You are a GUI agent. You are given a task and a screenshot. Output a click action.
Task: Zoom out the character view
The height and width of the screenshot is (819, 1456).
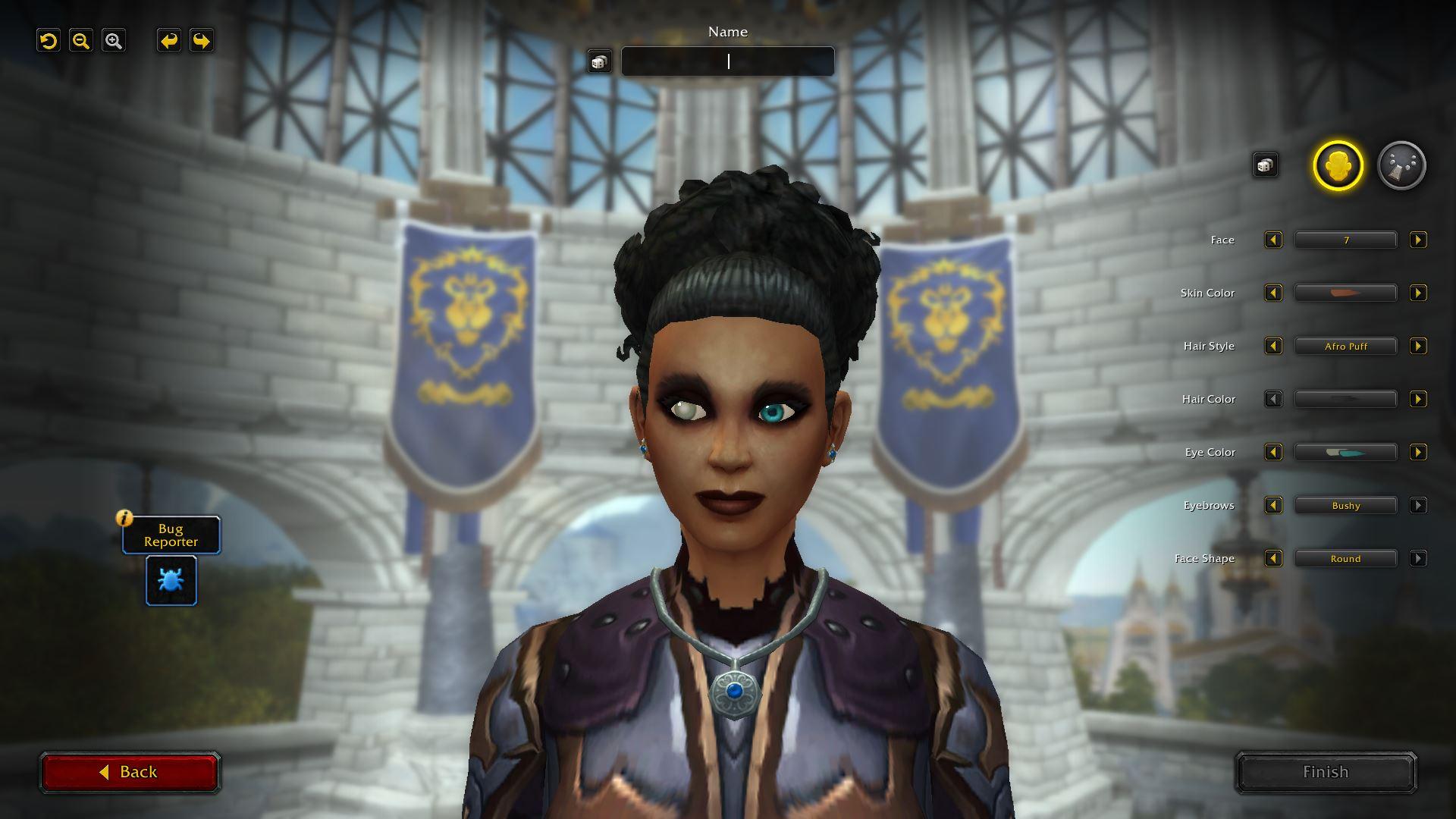tap(81, 41)
